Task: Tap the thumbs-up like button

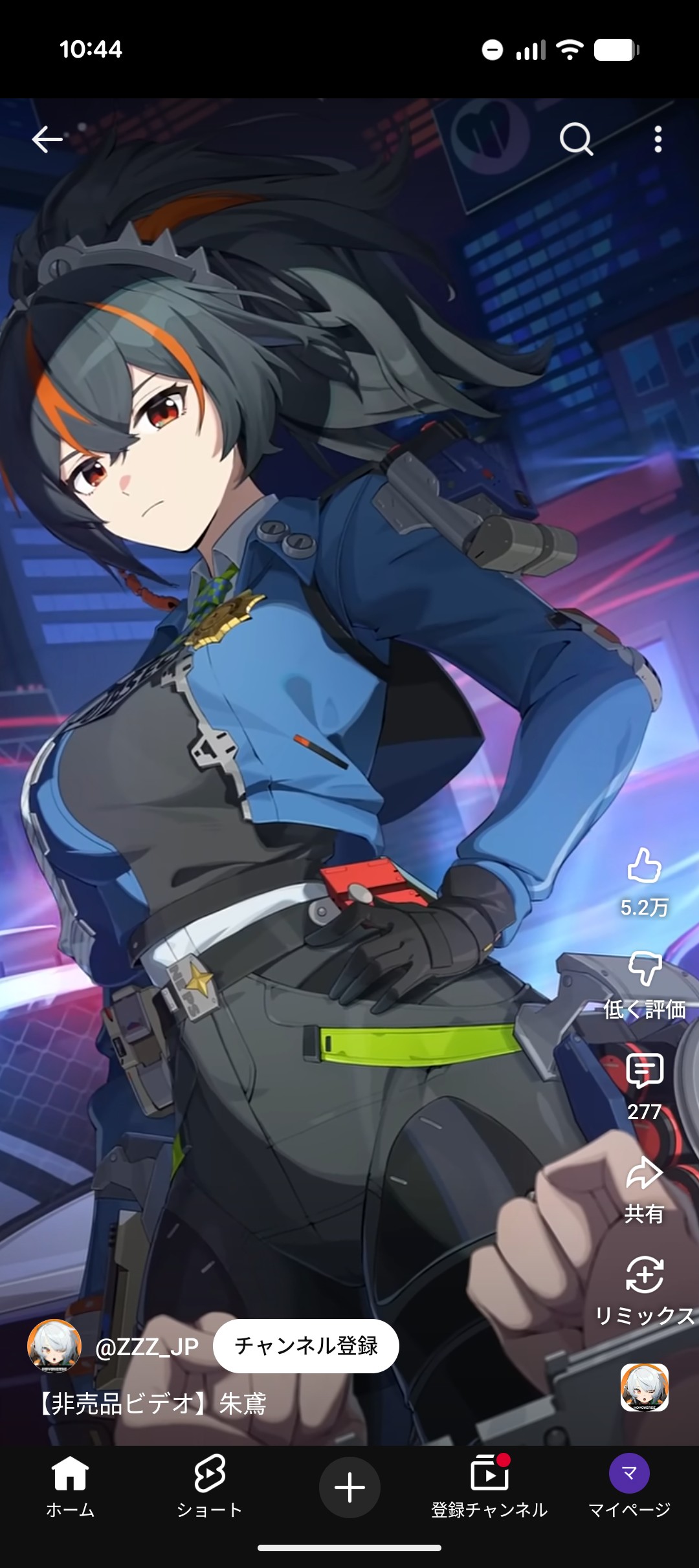Action: point(644,866)
